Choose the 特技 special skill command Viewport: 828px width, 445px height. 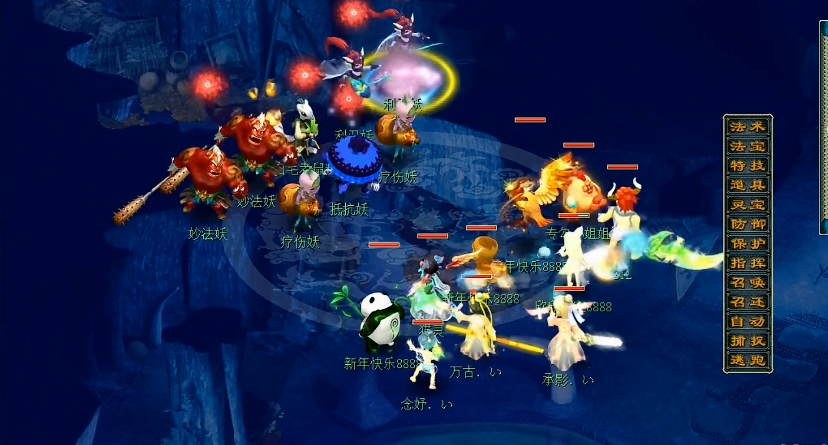coord(748,166)
